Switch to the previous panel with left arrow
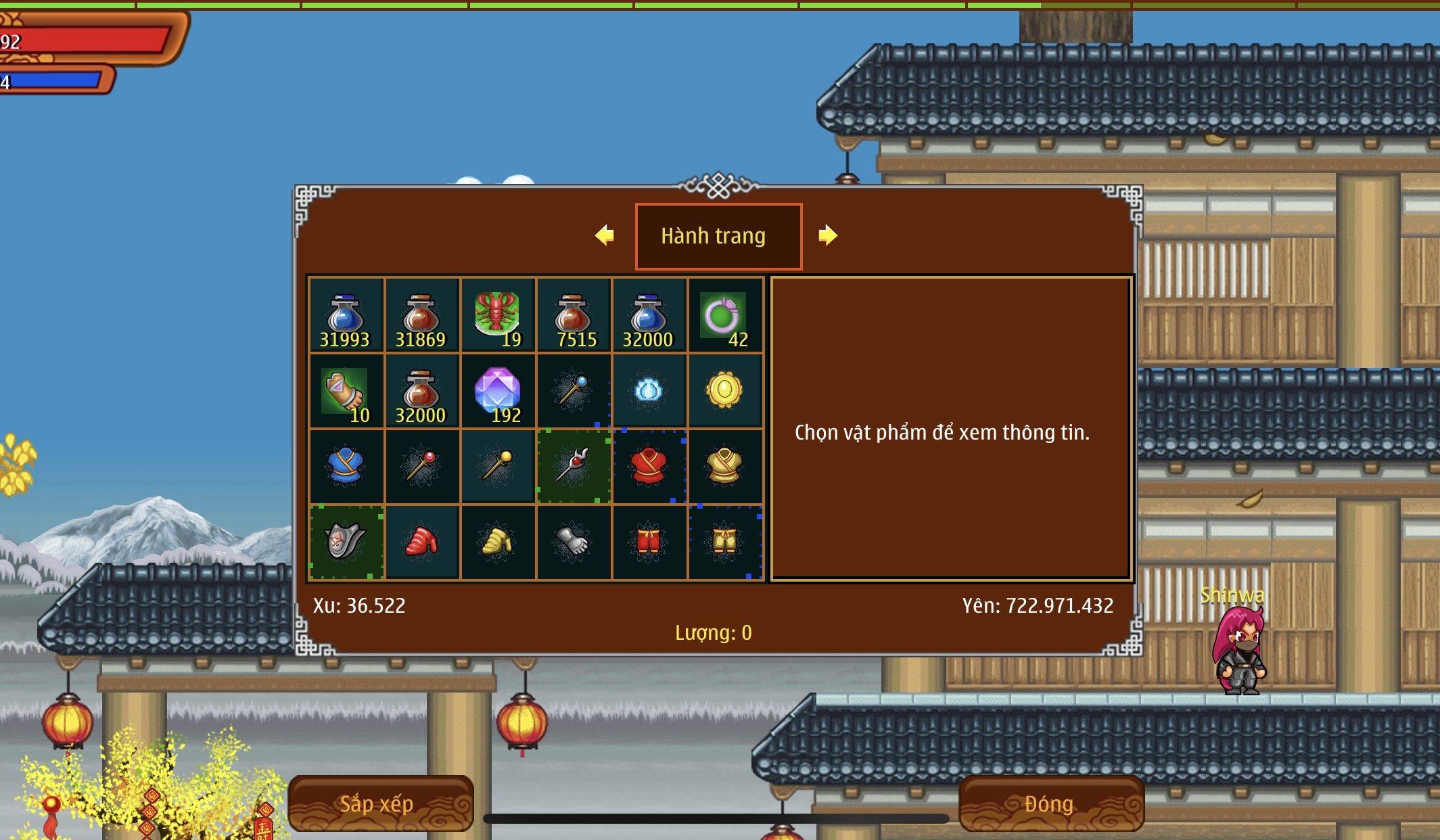Image resolution: width=1440 pixels, height=840 pixels. pos(605,235)
